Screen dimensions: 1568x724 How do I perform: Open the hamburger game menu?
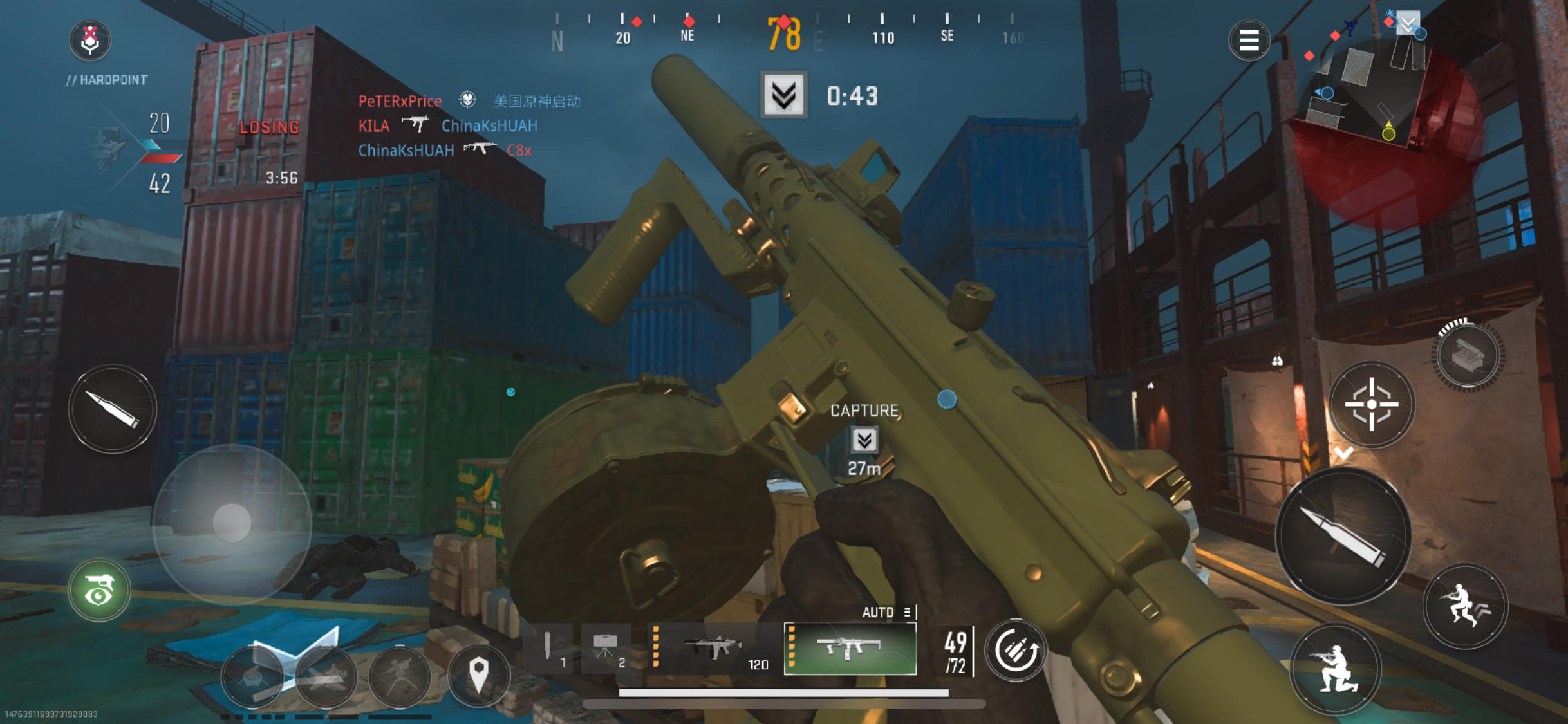click(1249, 41)
